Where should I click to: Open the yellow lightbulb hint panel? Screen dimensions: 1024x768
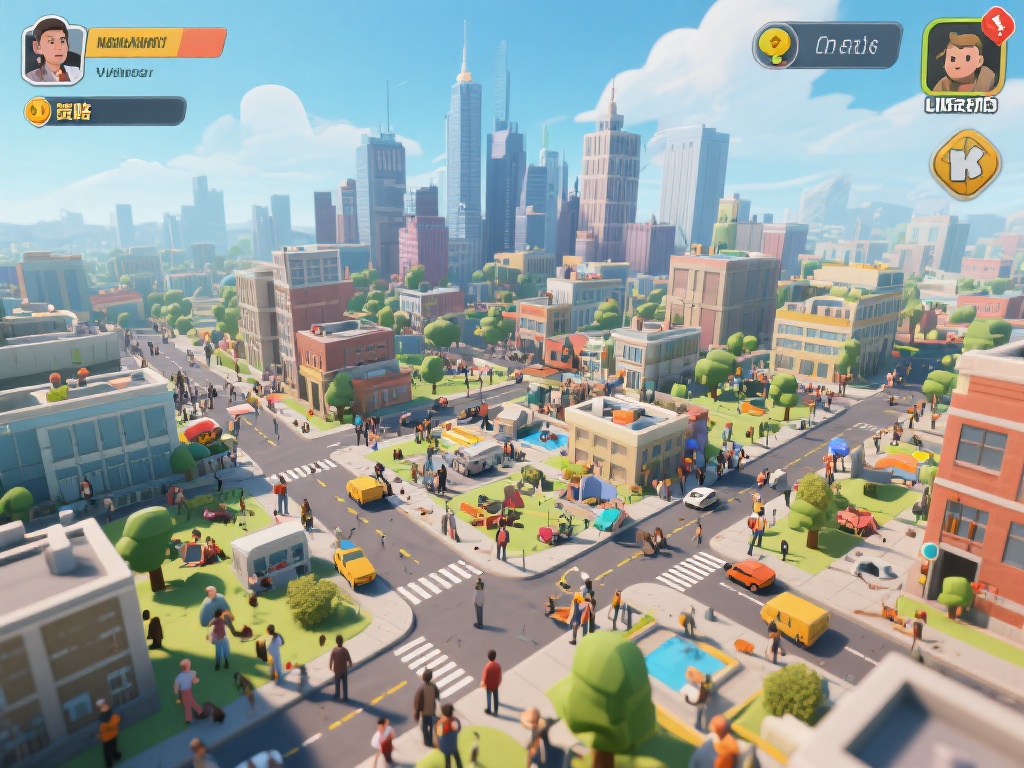coord(827,45)
